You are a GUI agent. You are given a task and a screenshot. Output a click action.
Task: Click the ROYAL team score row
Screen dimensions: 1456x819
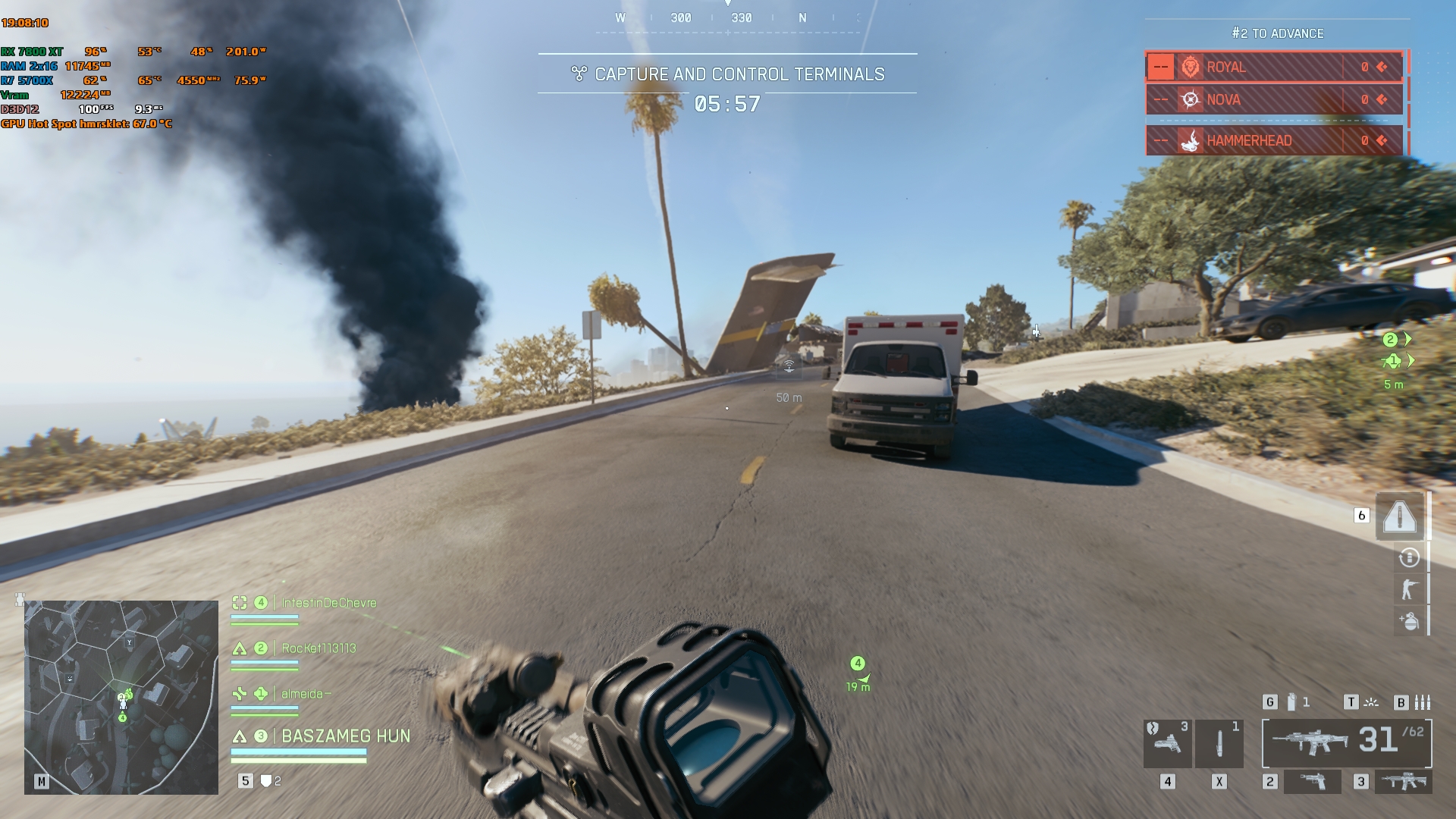click(x=1274, y=67)
